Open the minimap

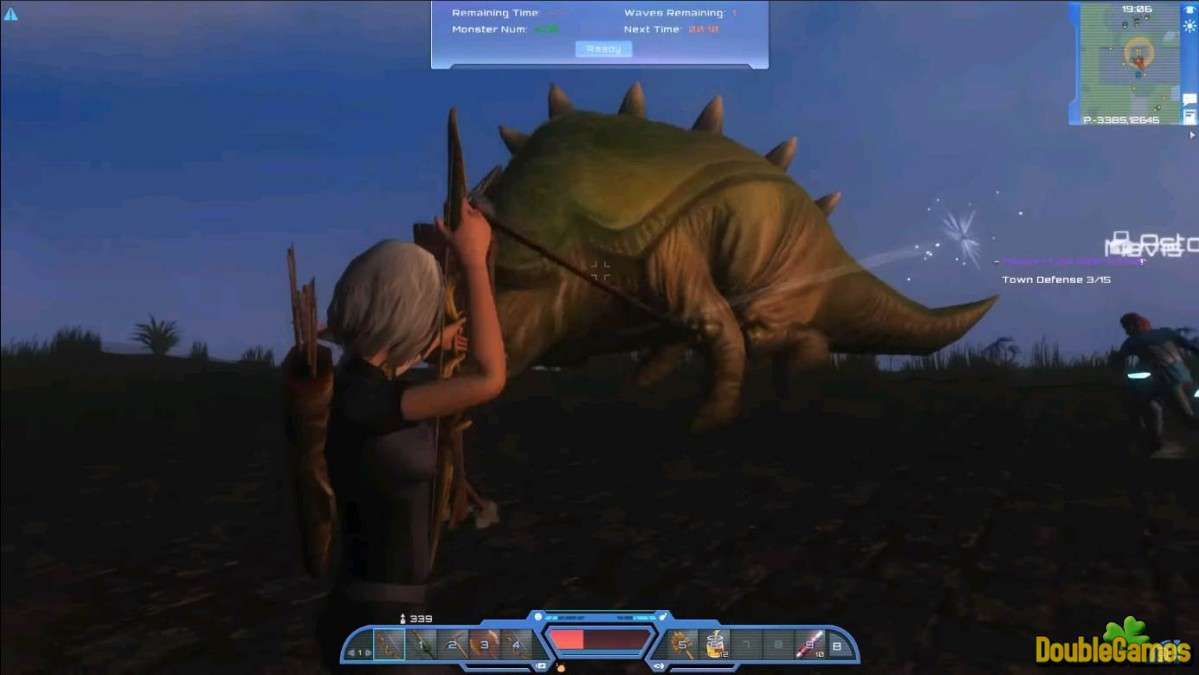coord(1130,60)
